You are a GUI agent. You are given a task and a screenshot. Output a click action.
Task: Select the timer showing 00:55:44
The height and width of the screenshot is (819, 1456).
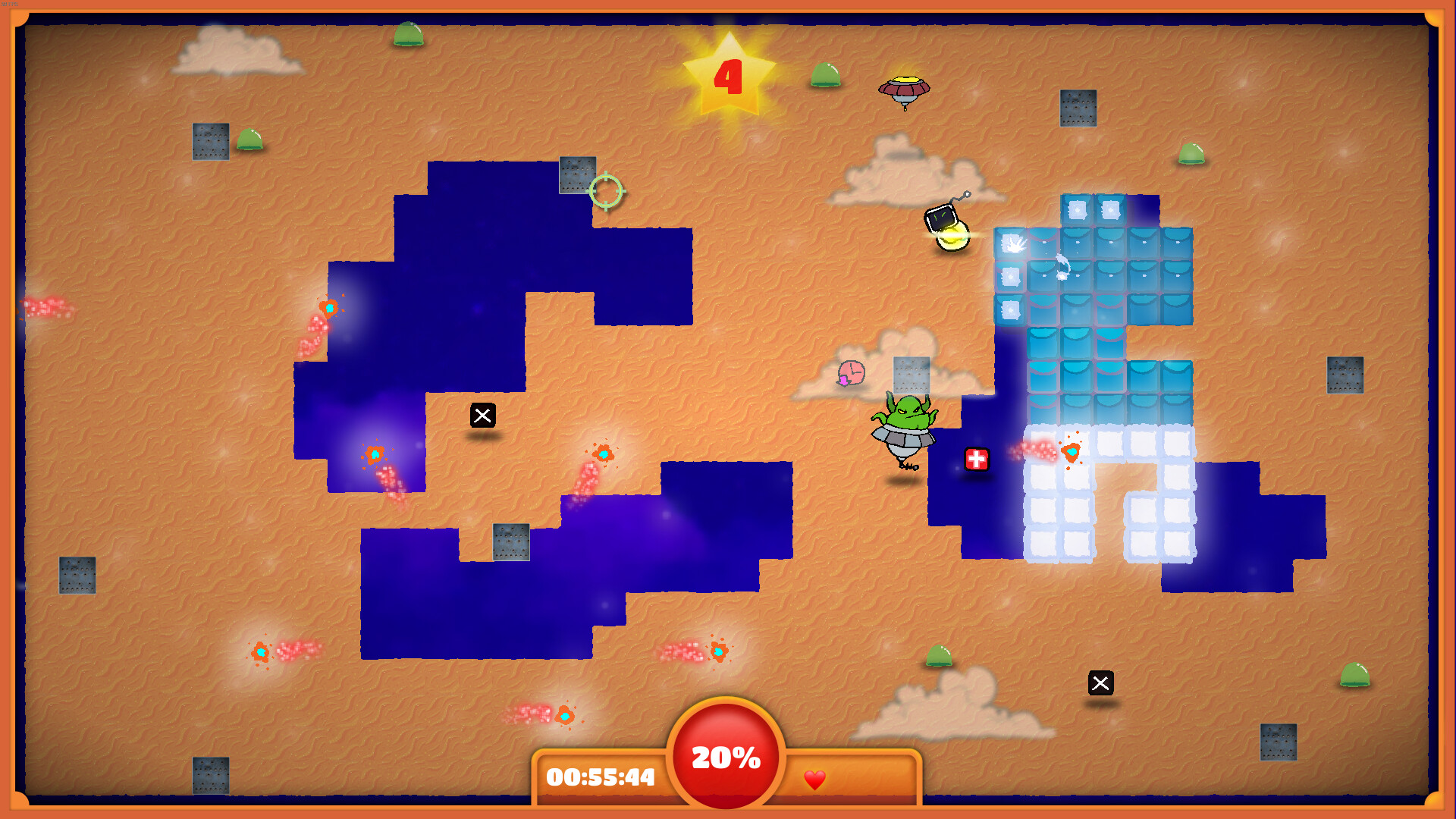[599, 778]
